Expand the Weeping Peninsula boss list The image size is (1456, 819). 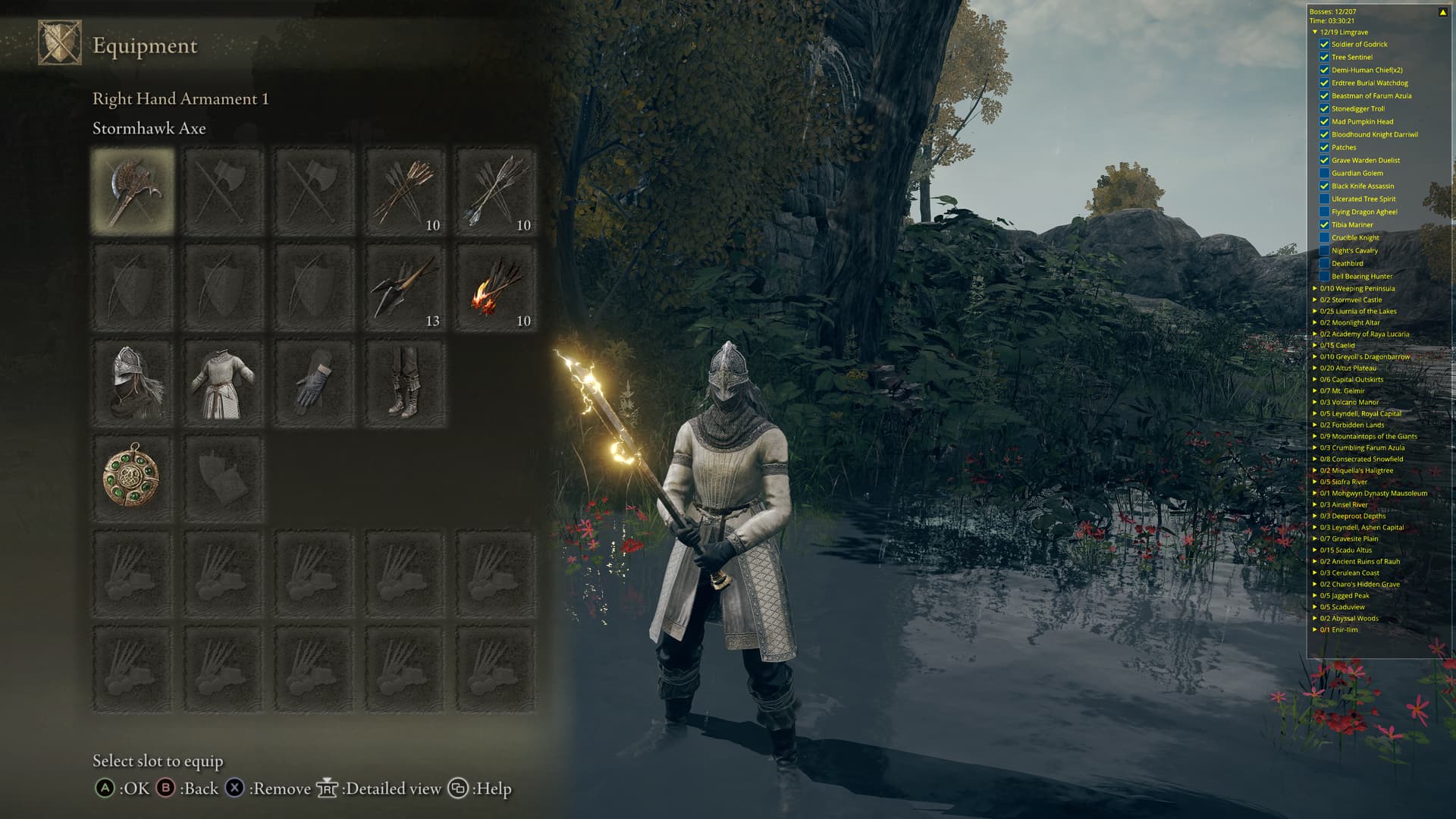pos(1315,288)
